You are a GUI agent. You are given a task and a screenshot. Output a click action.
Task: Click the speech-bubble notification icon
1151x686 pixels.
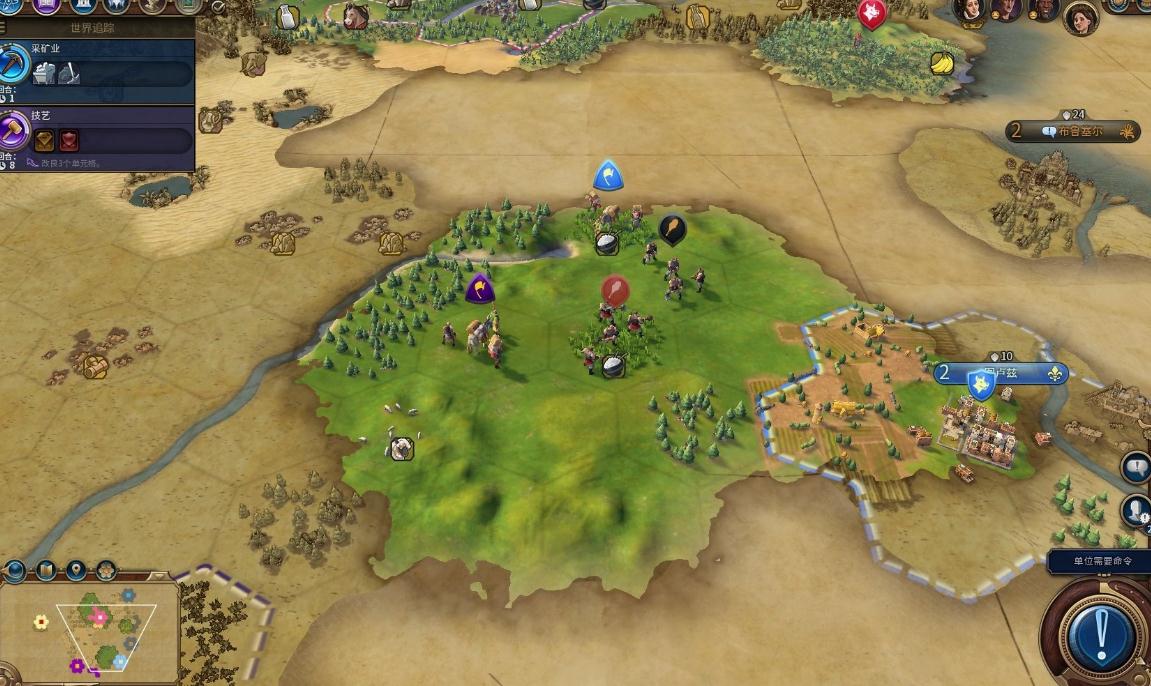[1136, 468]
